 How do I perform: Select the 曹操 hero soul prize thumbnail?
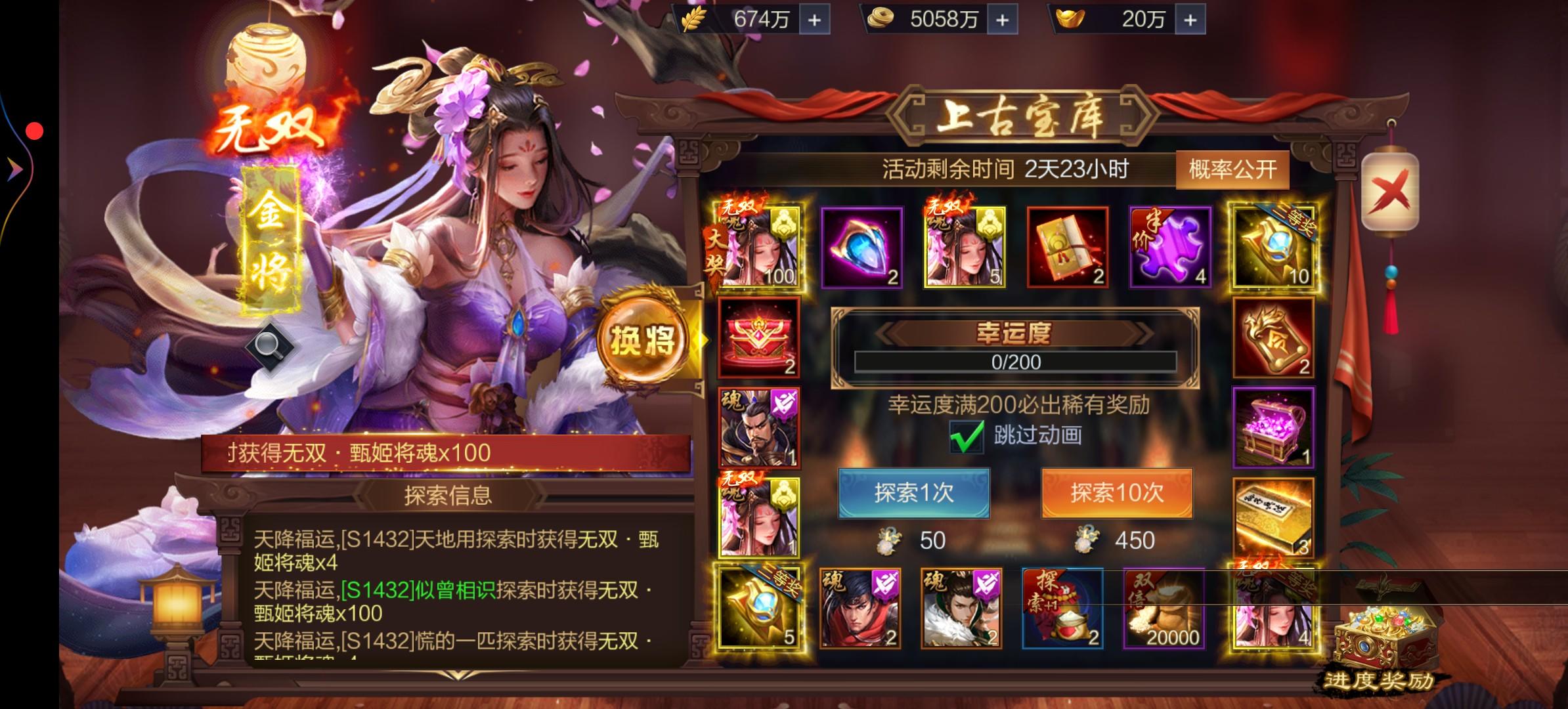click(x=758, y=428)
